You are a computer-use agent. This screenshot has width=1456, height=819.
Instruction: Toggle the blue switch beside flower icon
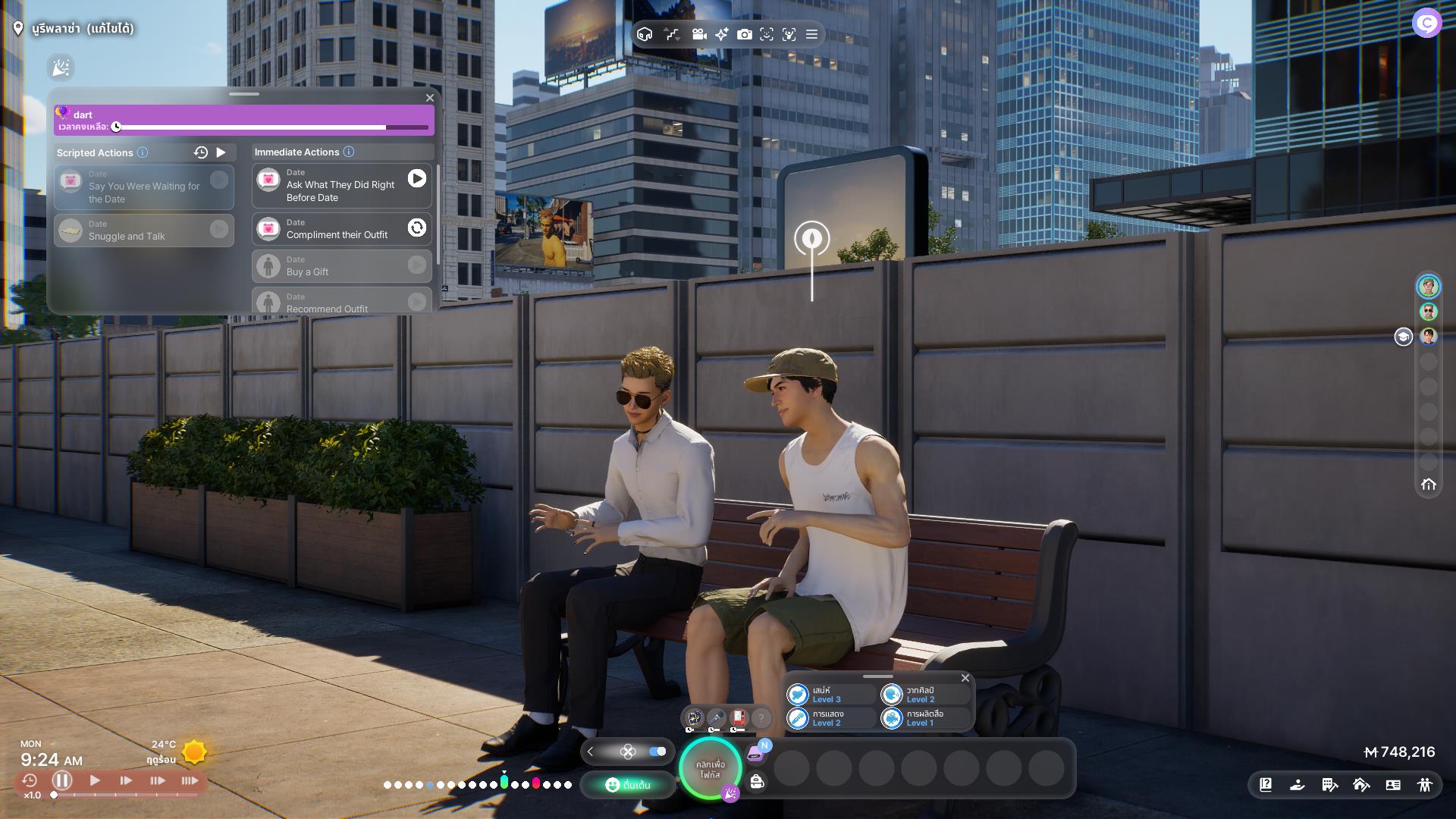point(657,752)
